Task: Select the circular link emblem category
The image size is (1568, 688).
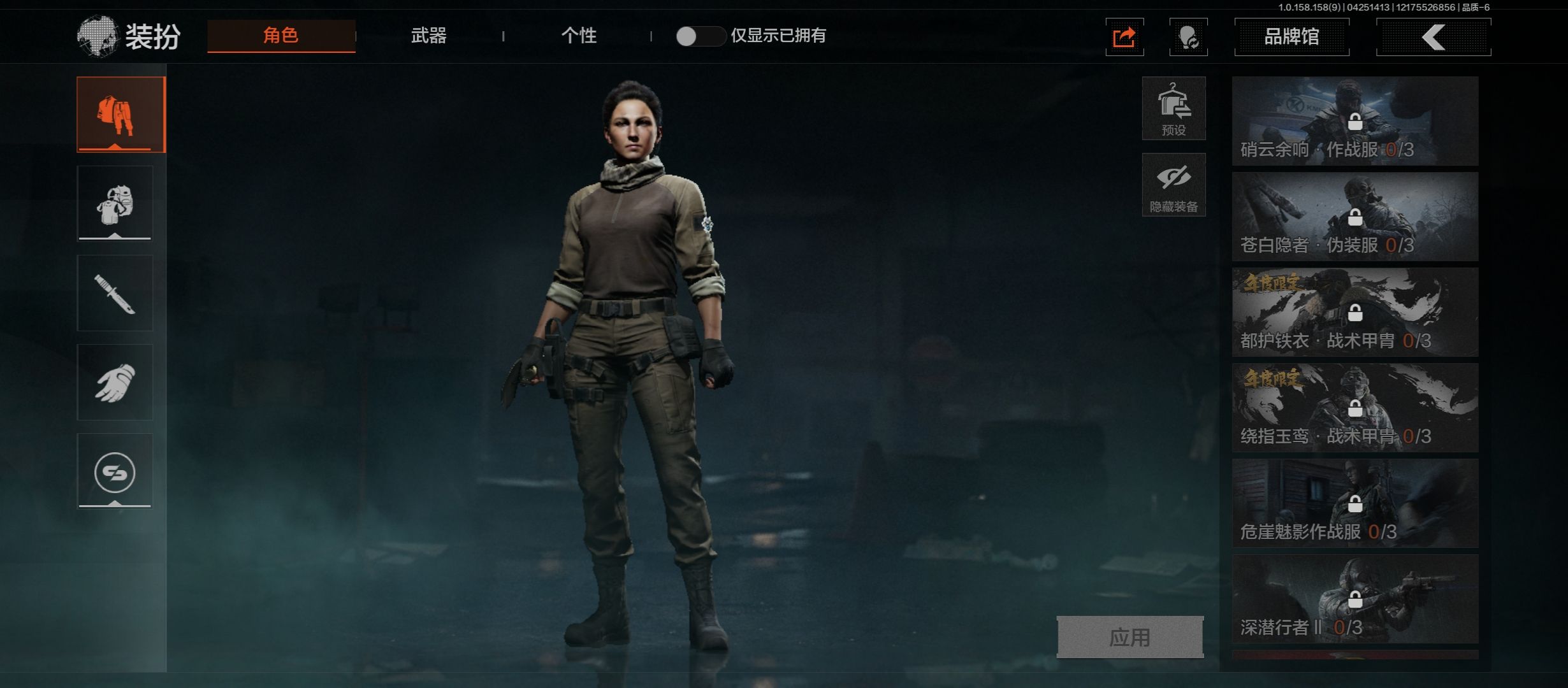Action: (x=115, y=471)
